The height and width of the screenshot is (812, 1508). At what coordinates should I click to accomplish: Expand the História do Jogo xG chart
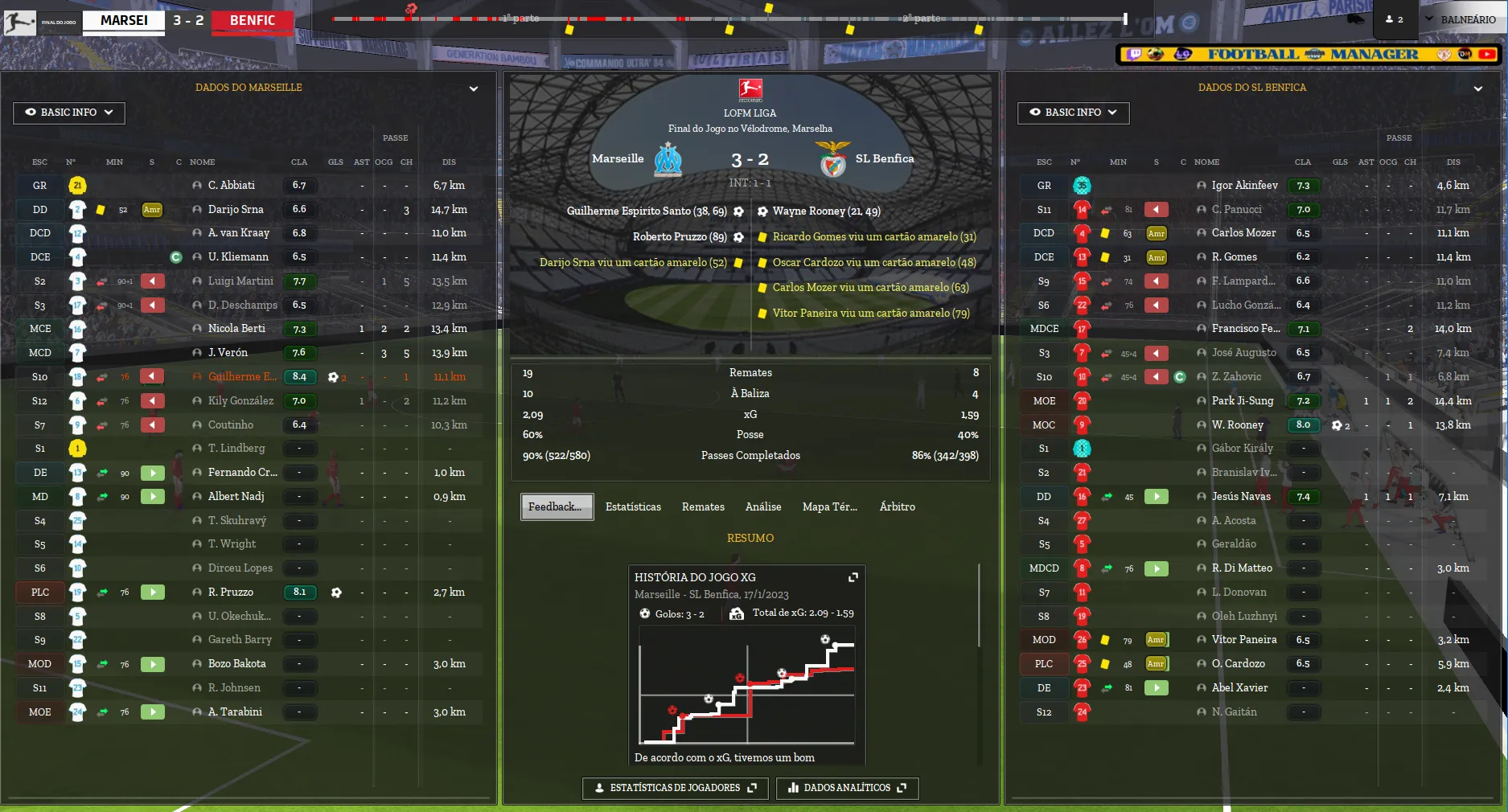coord(853,577)
